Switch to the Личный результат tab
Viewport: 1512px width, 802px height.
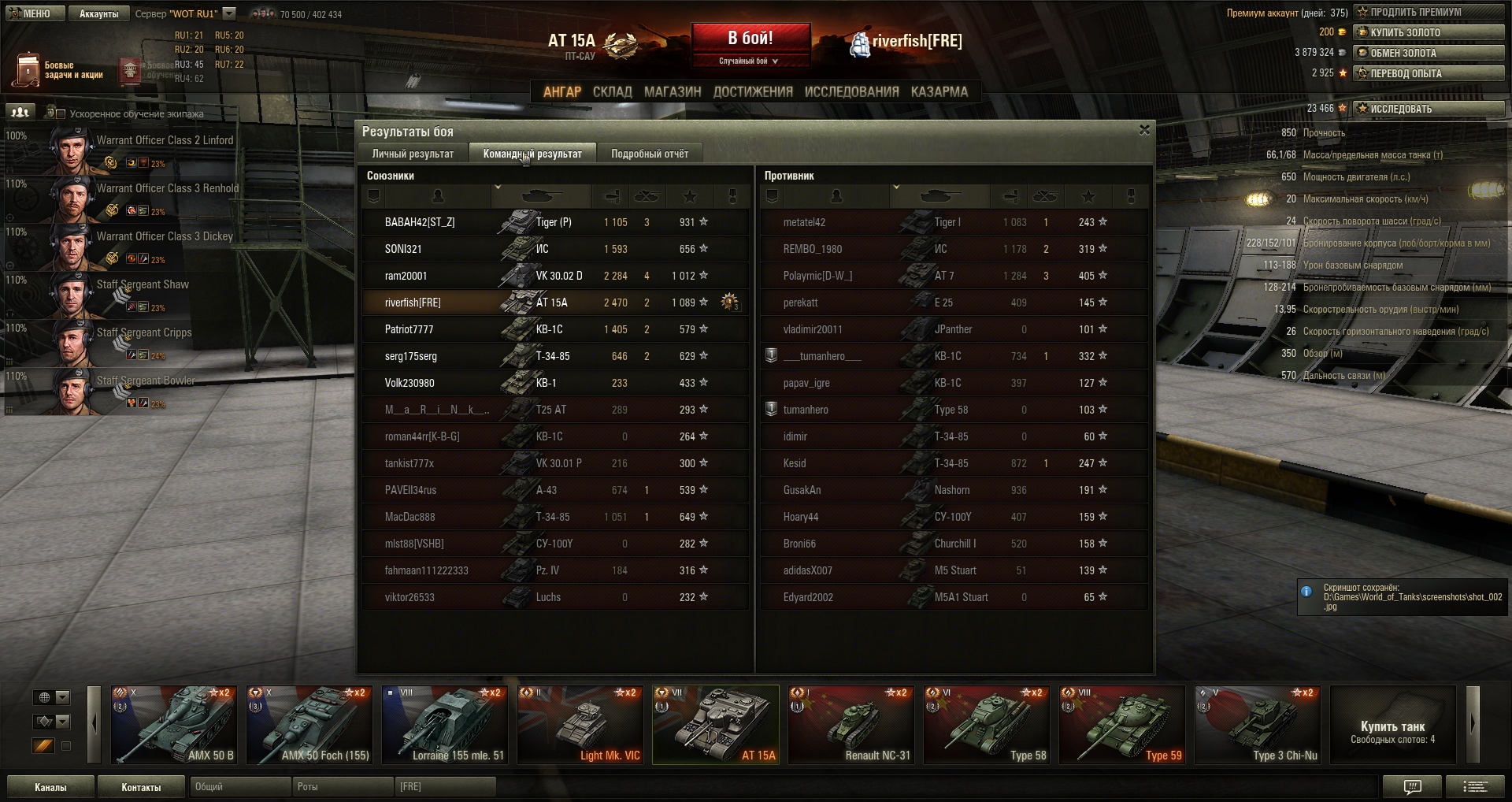point(413,154)
